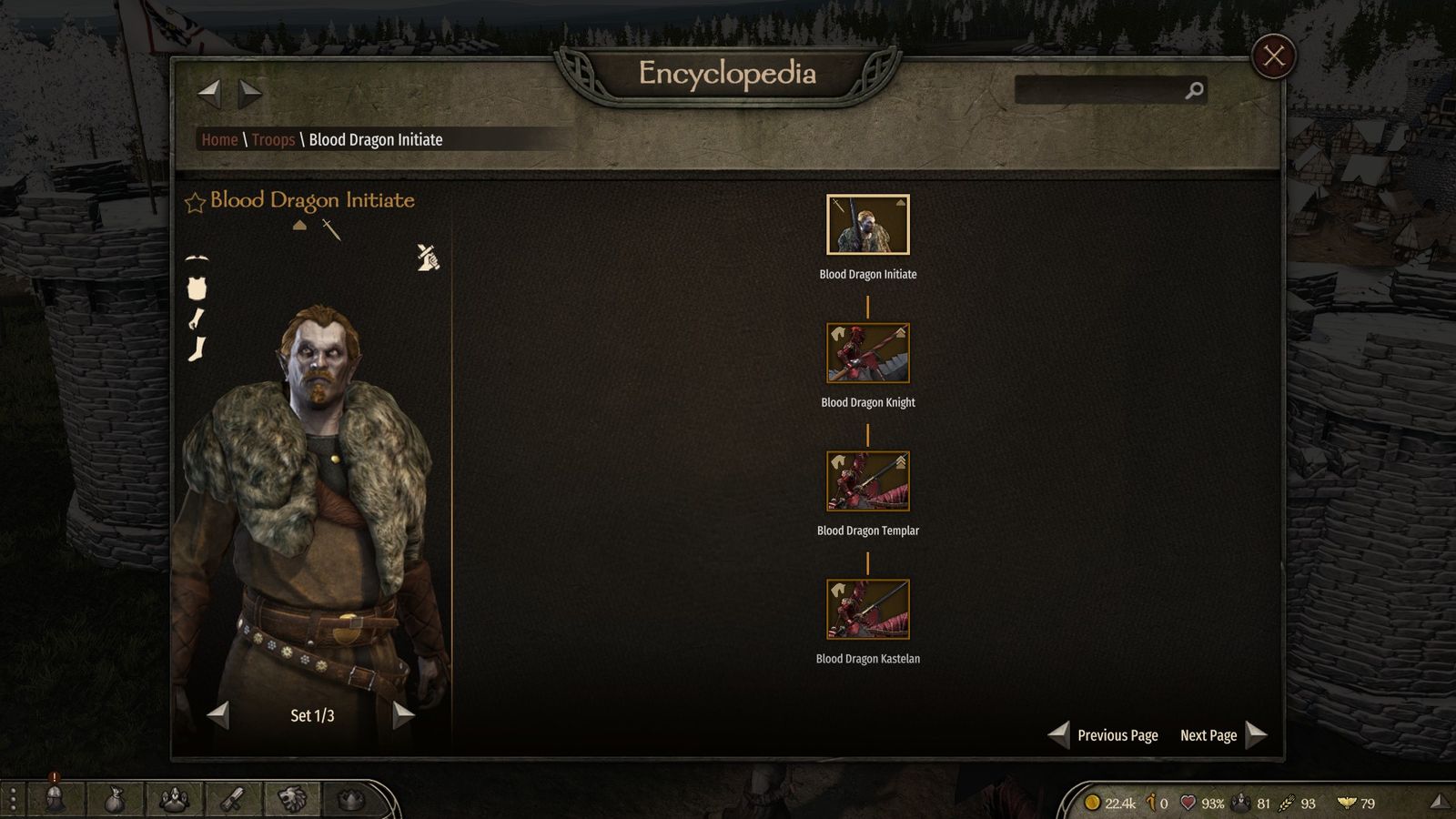
Task: Open the Blood Dragon Kastelan troop entry
Action: pyautogui.click(x=867, y=610)
